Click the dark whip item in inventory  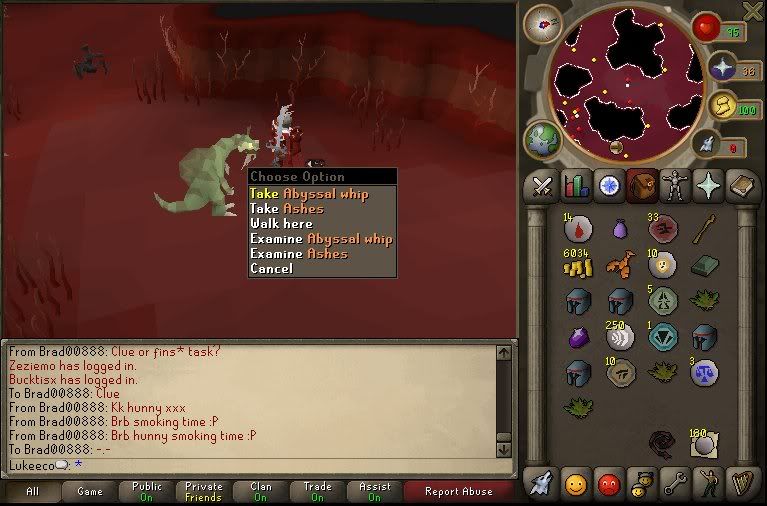(x=660, y=443)
